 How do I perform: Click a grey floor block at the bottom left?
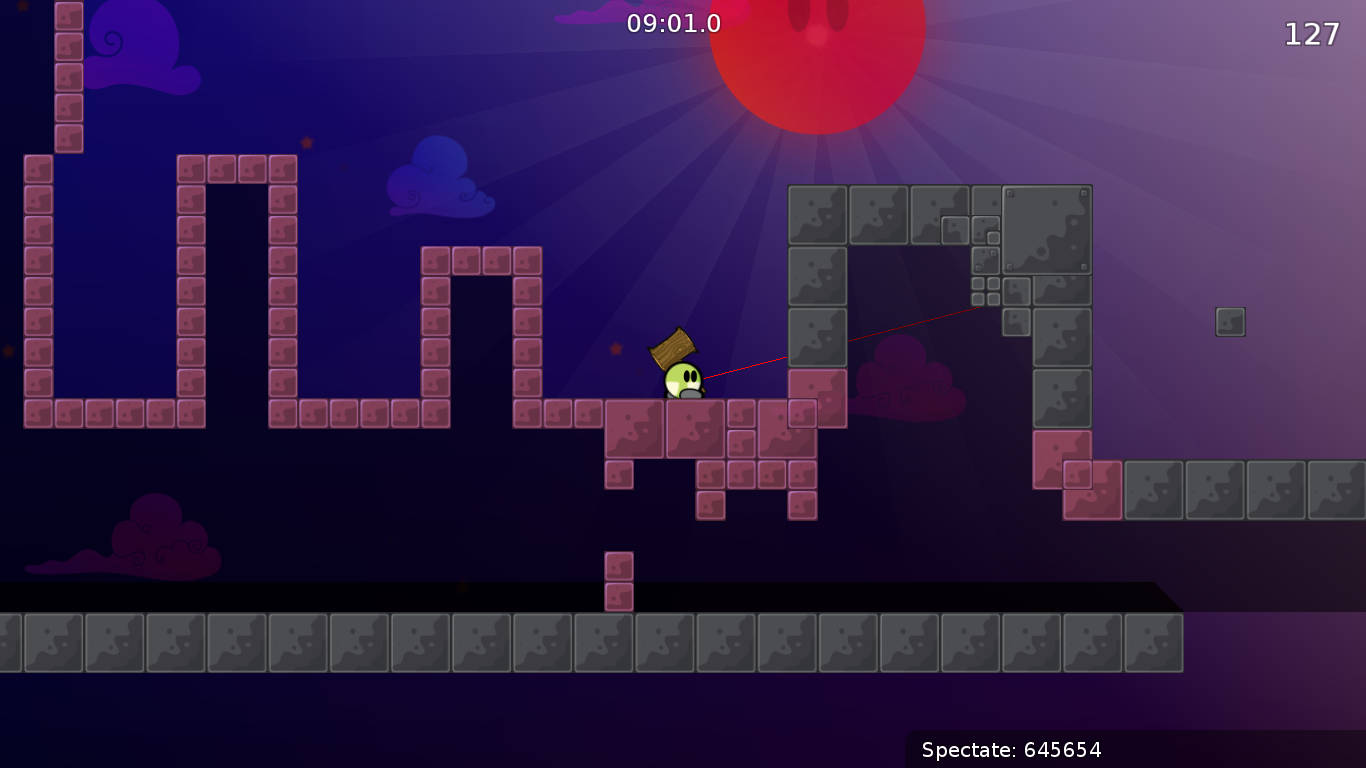point(55,642)
